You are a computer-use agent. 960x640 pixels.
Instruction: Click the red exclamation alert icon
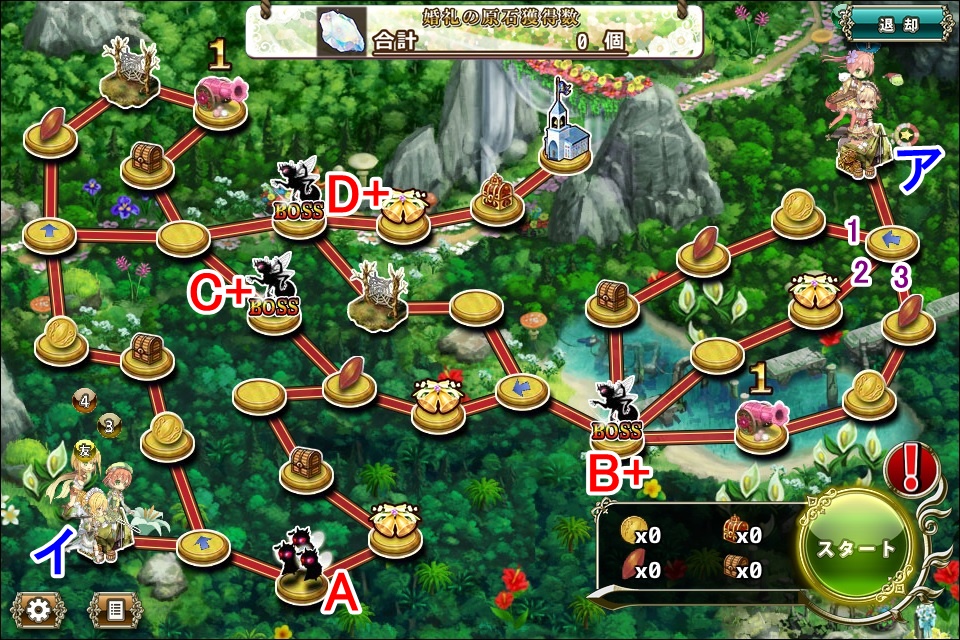tap(910, 466)
